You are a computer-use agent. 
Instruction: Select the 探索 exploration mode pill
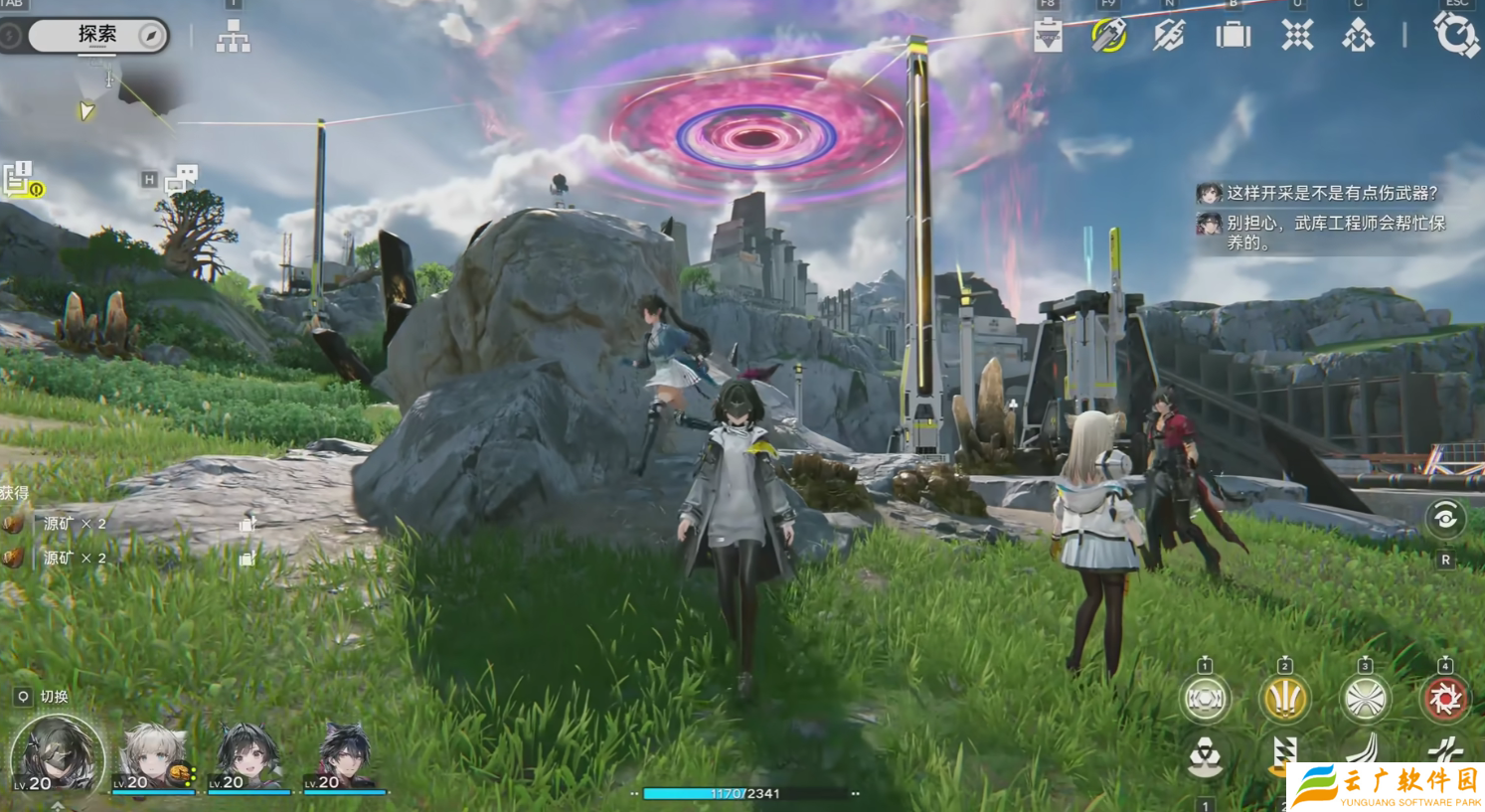(x=96, y=36)
